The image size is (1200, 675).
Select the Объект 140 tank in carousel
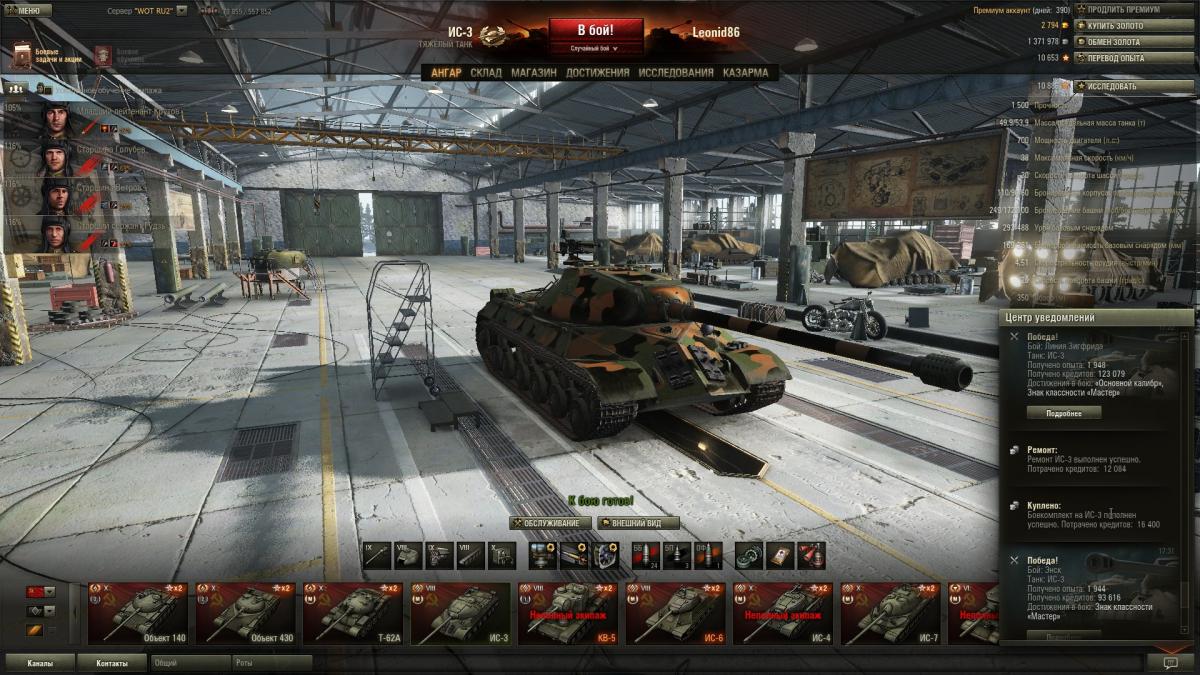pos(139,612)
